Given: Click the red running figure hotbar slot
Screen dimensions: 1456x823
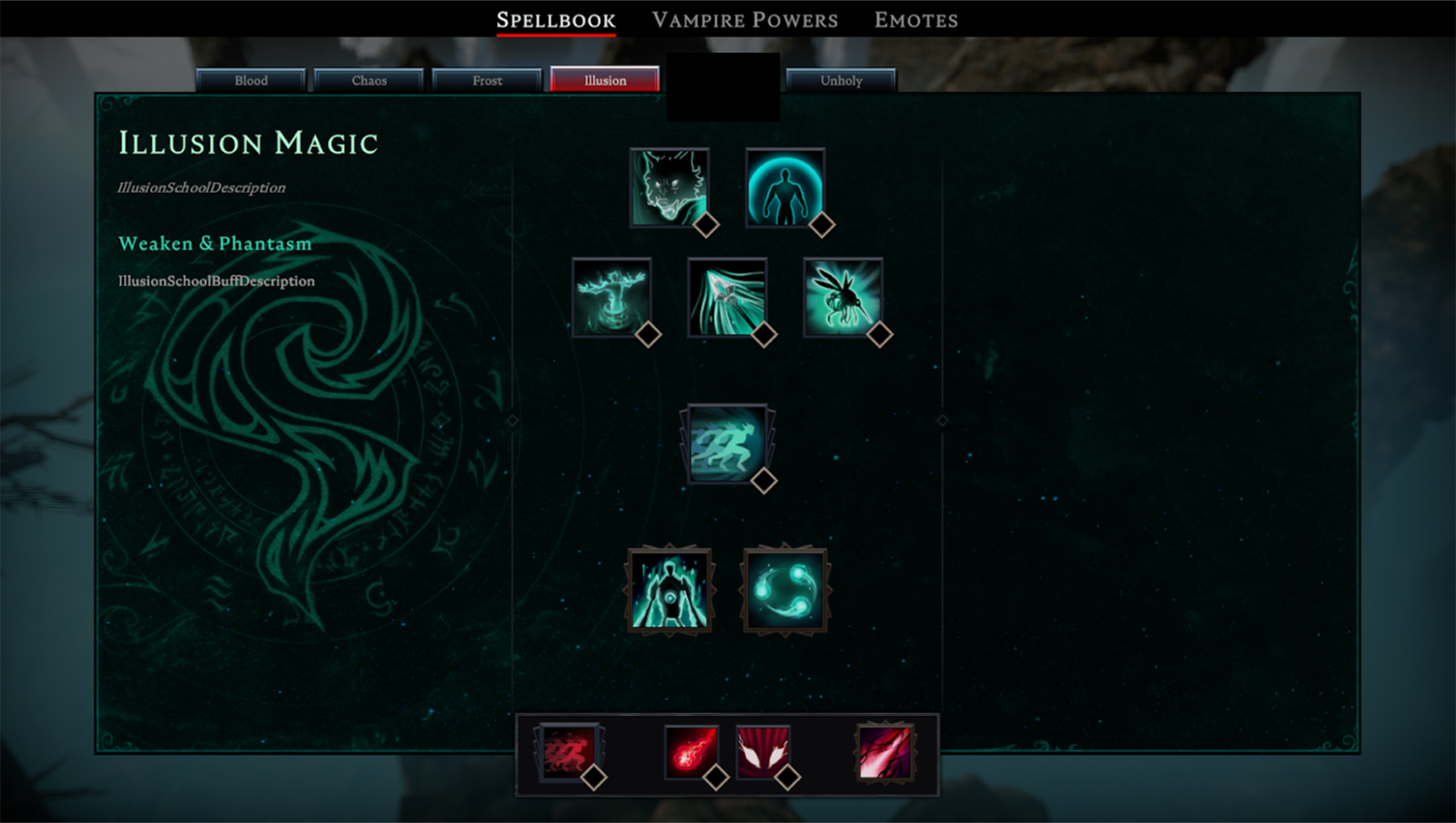Looking at the screenshot, I should [x=568, y=752].
